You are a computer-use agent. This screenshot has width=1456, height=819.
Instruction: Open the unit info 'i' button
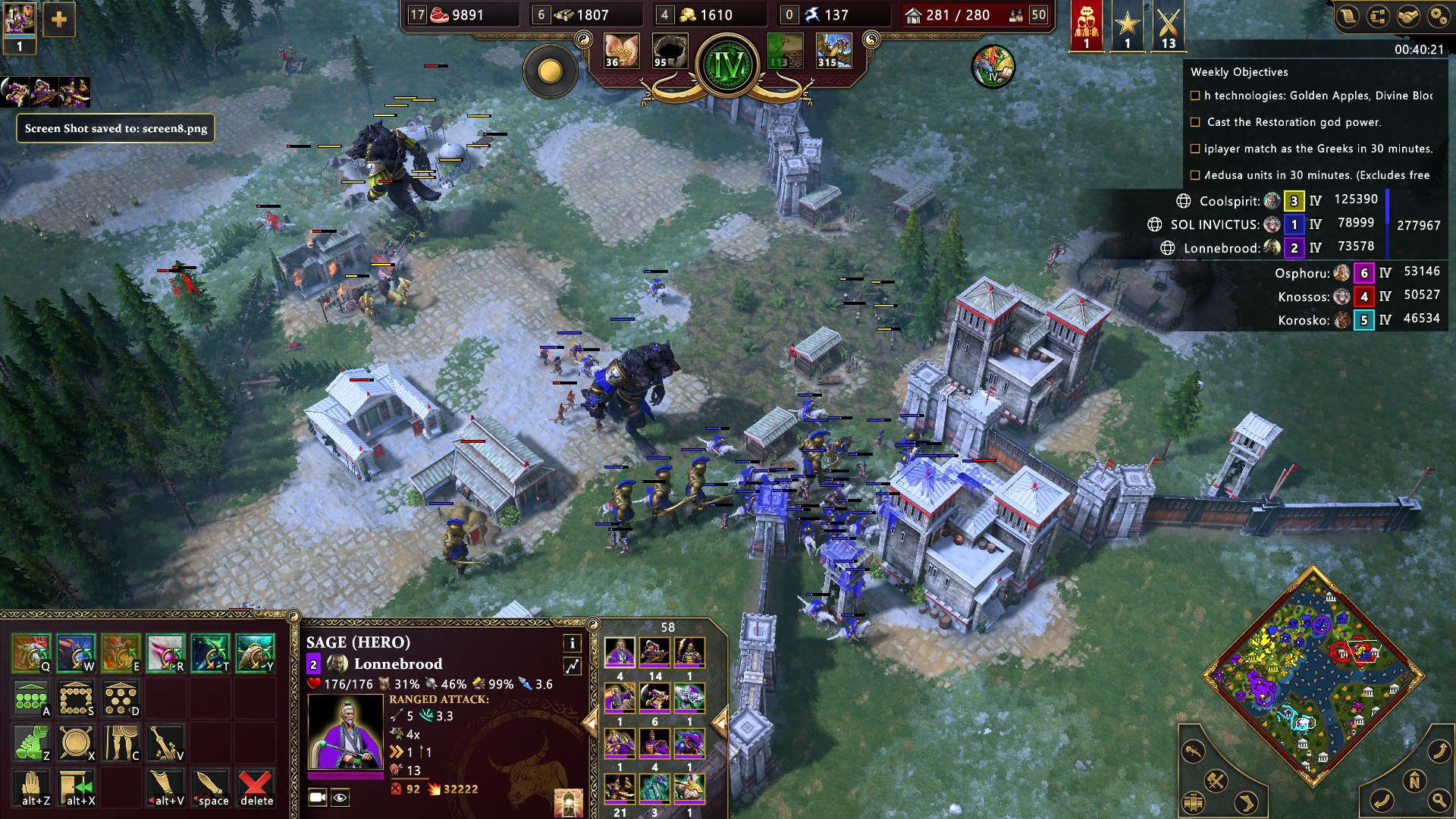[572, 643]
